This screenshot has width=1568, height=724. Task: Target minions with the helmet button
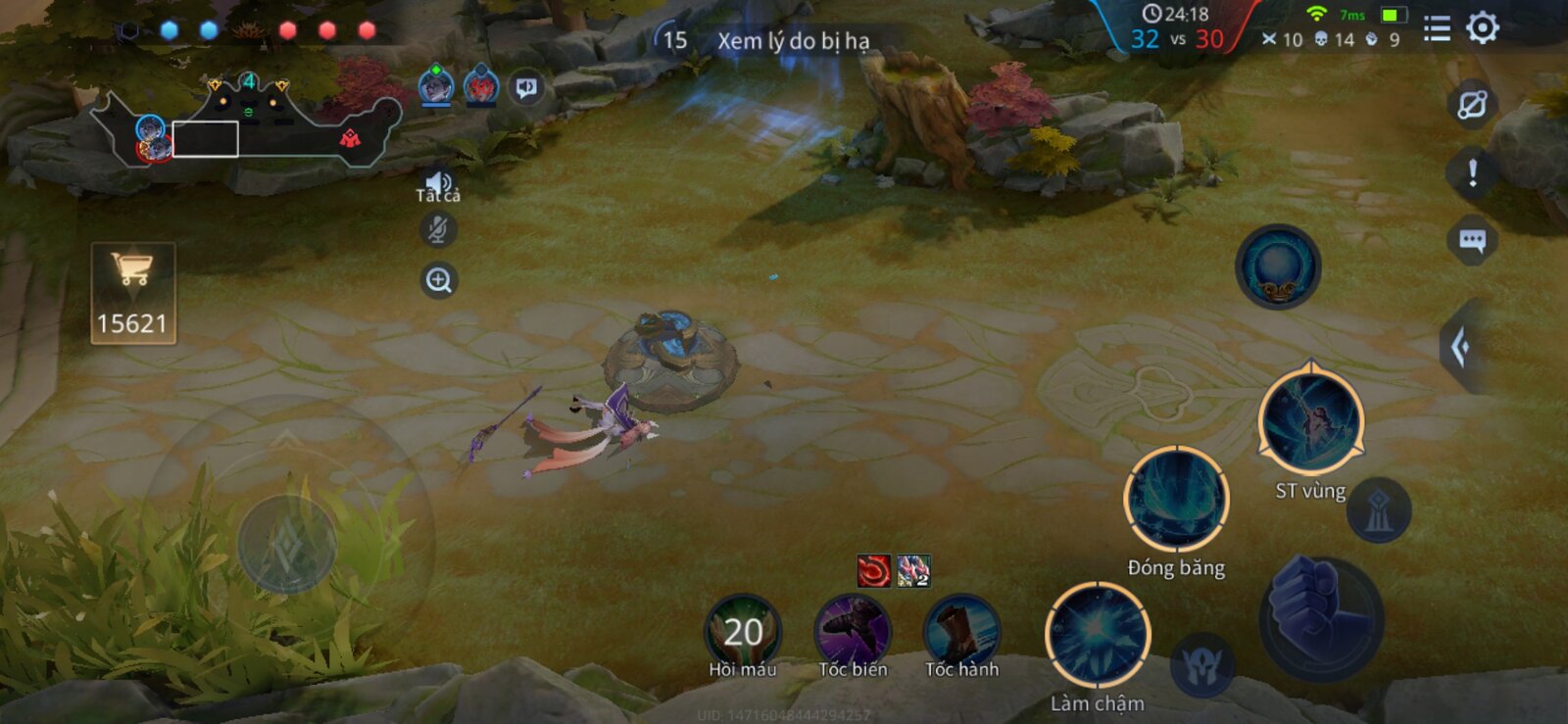(1201, 666)
